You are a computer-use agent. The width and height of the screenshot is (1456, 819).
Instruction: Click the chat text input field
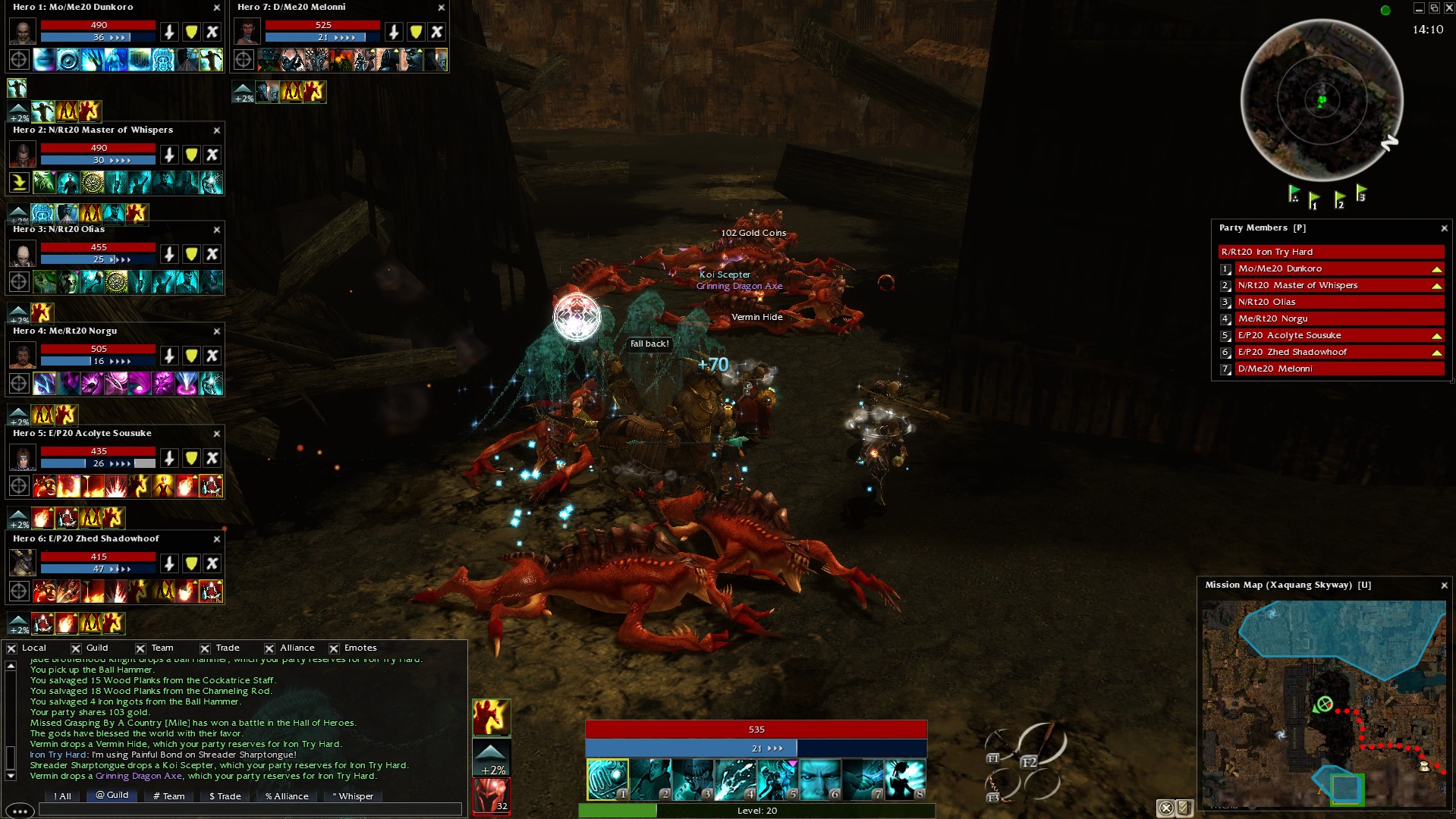pos(250,810)
